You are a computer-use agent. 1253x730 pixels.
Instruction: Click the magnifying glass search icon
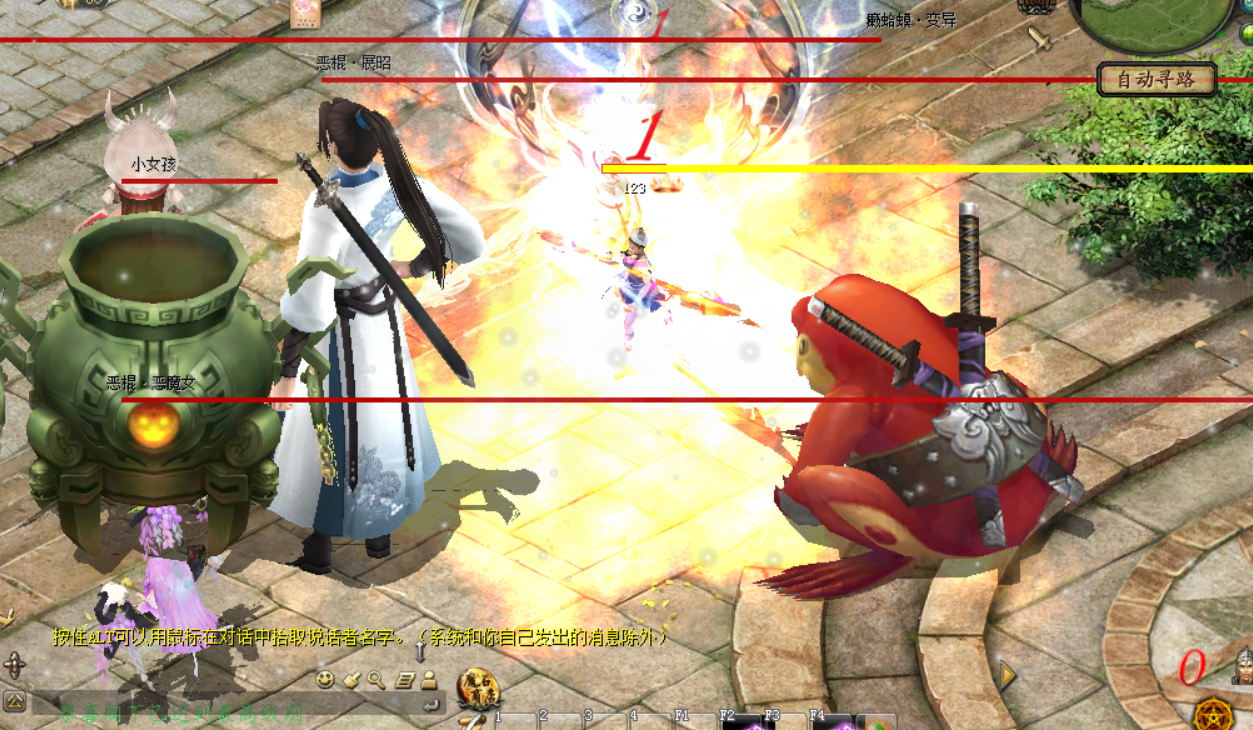(x=376, y=680)
